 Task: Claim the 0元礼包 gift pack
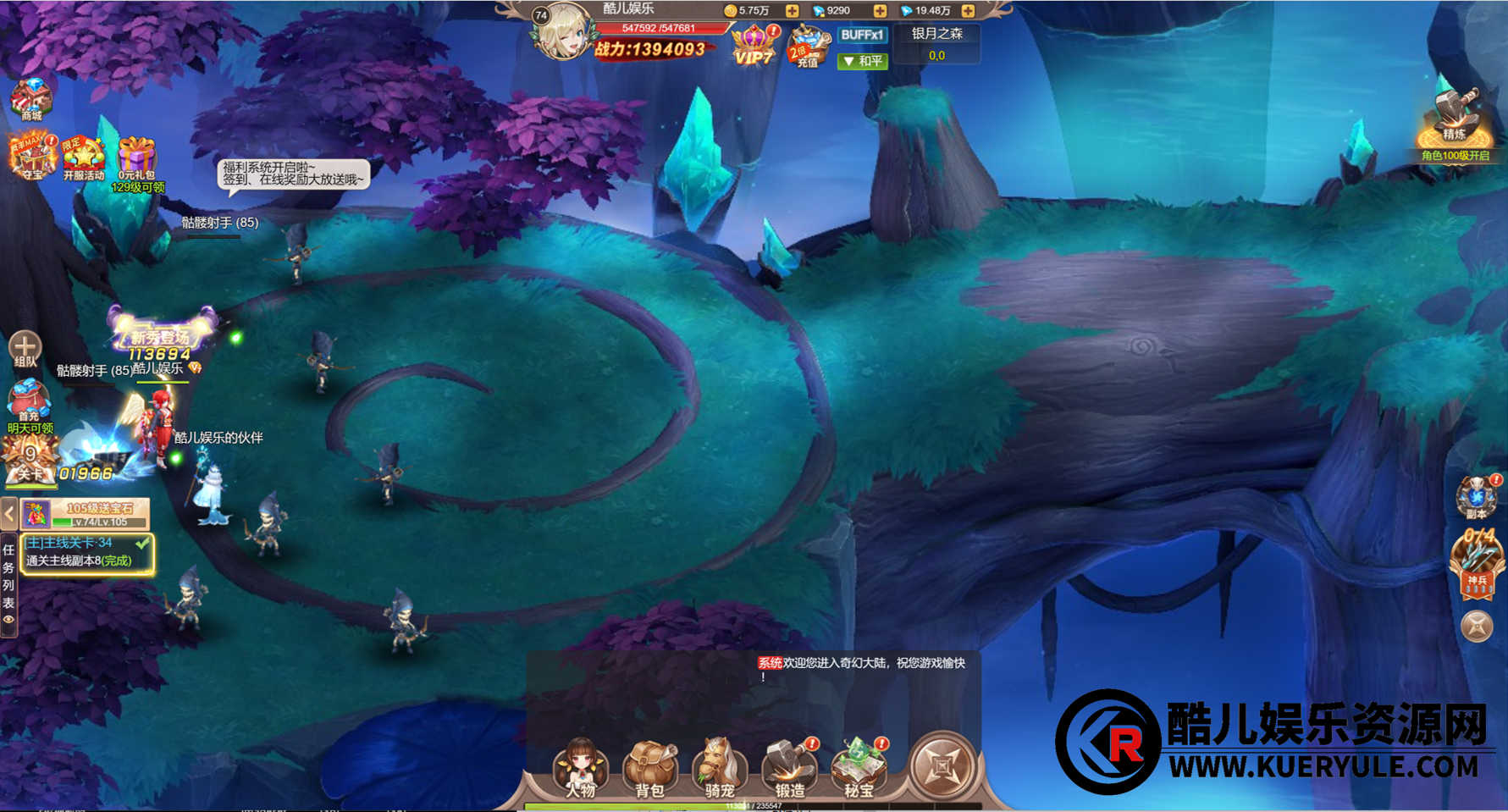136,159
